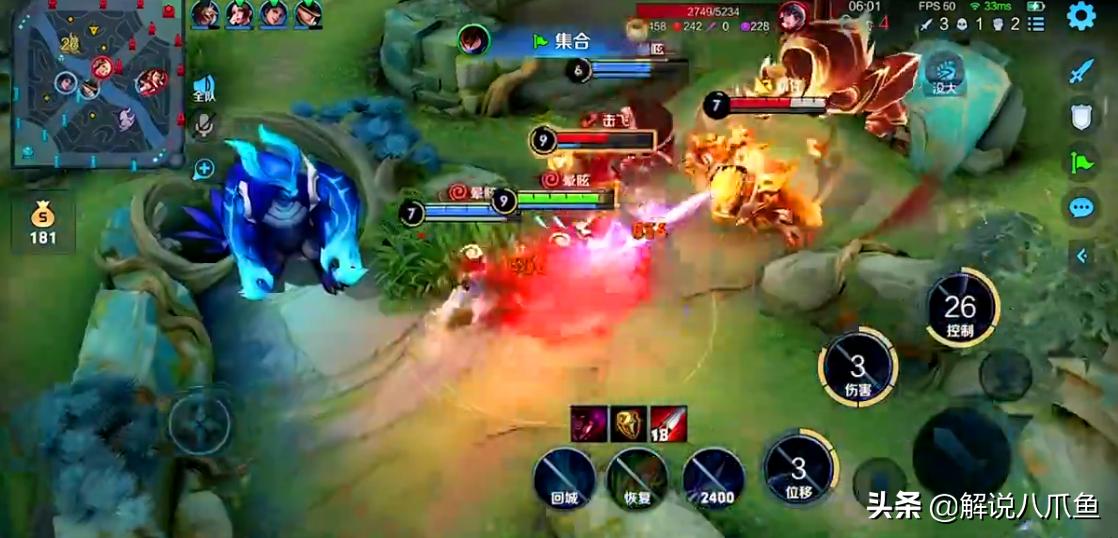Tap the 没大 ultimate status button
Image resolution: width=1118 pixels, height=538 pixels.
pyautogui.click(x=942, y=72)
